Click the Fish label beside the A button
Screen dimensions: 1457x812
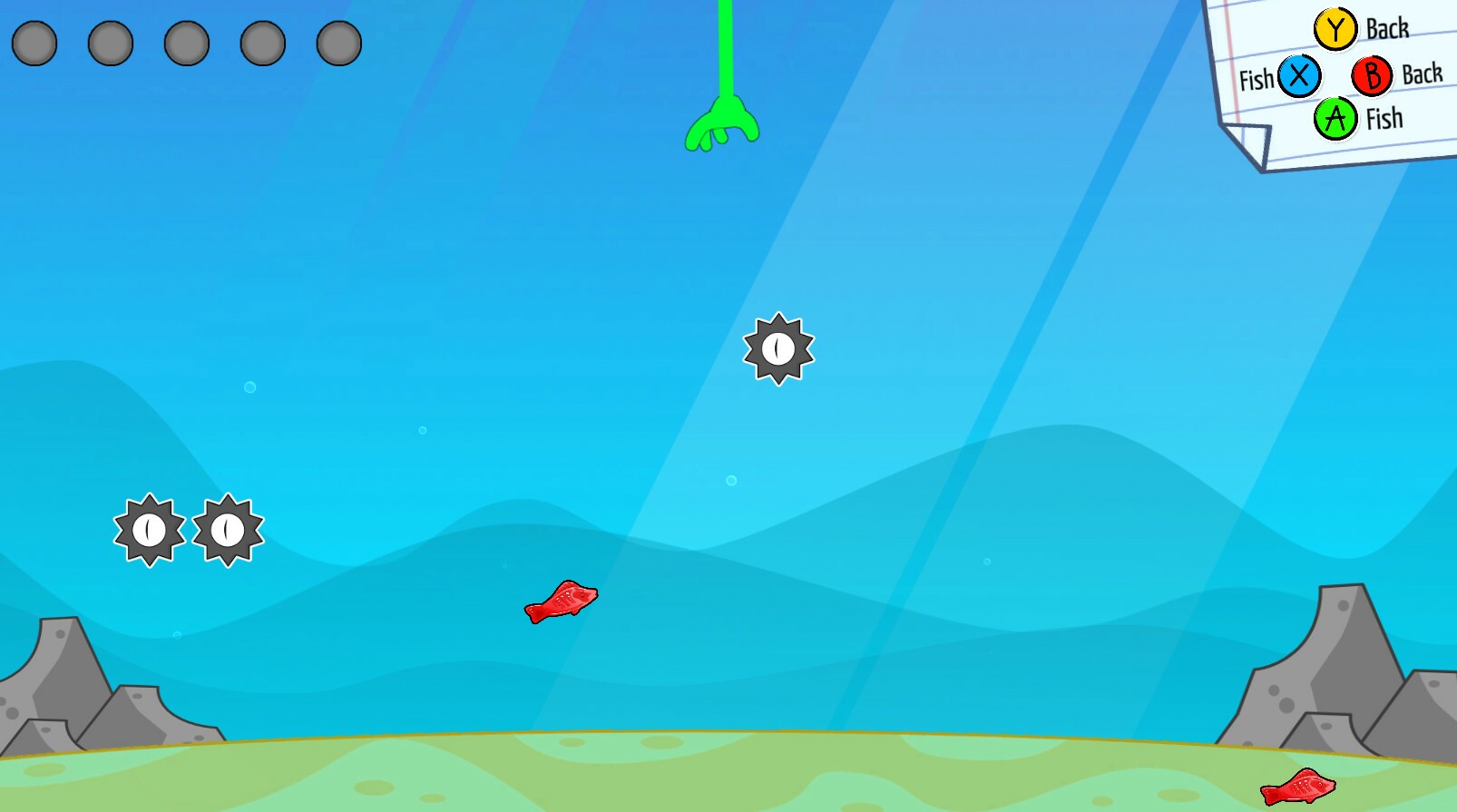coord(1384,118)
